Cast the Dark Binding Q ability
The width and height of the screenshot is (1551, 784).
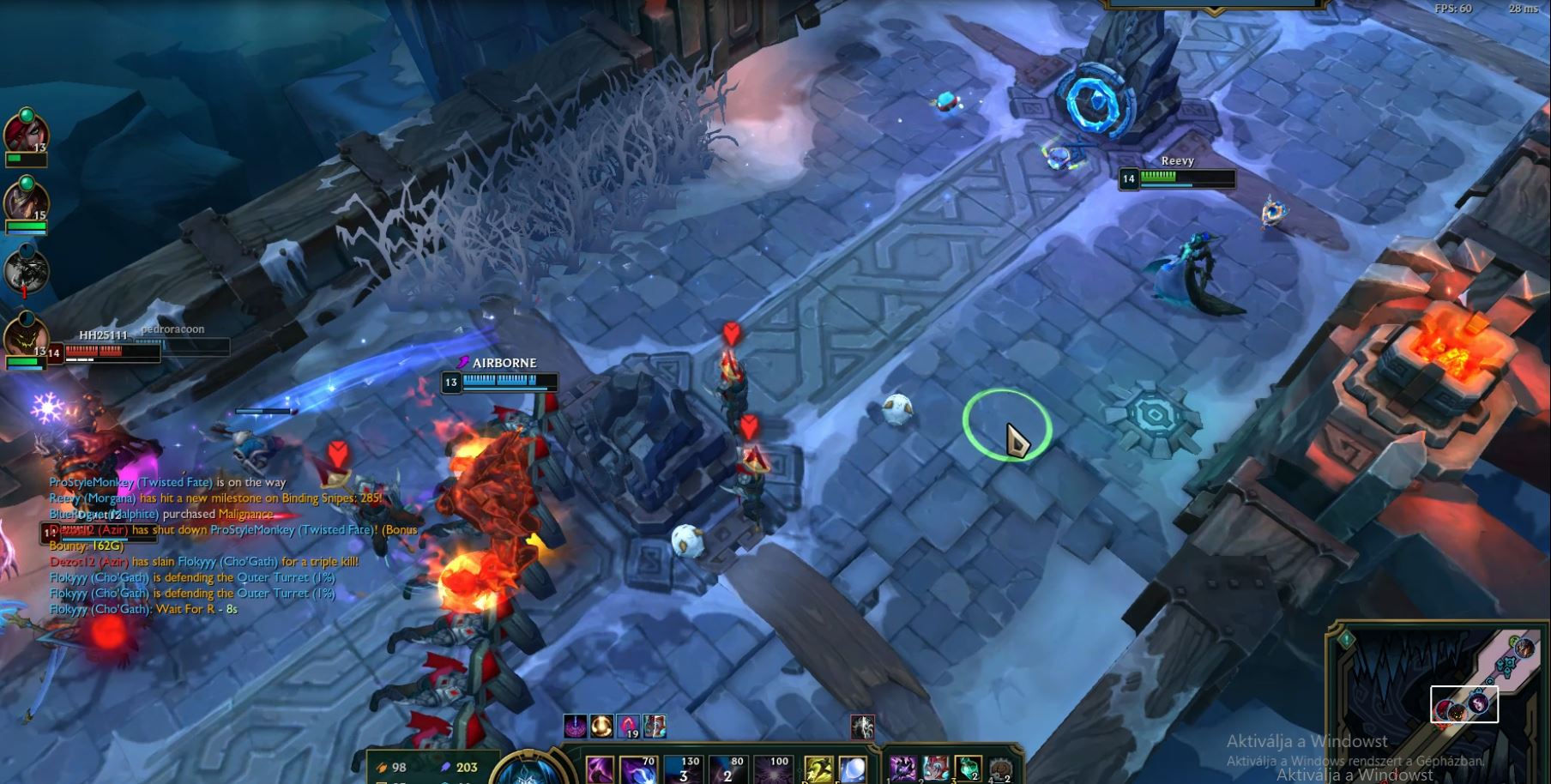coord(639,769)
